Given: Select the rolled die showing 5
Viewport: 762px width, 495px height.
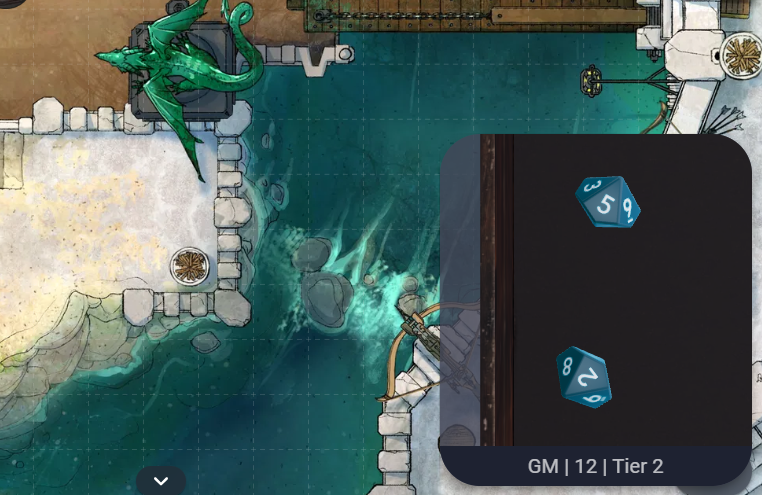Looking at the screenshot, I should tap(608, 203).
